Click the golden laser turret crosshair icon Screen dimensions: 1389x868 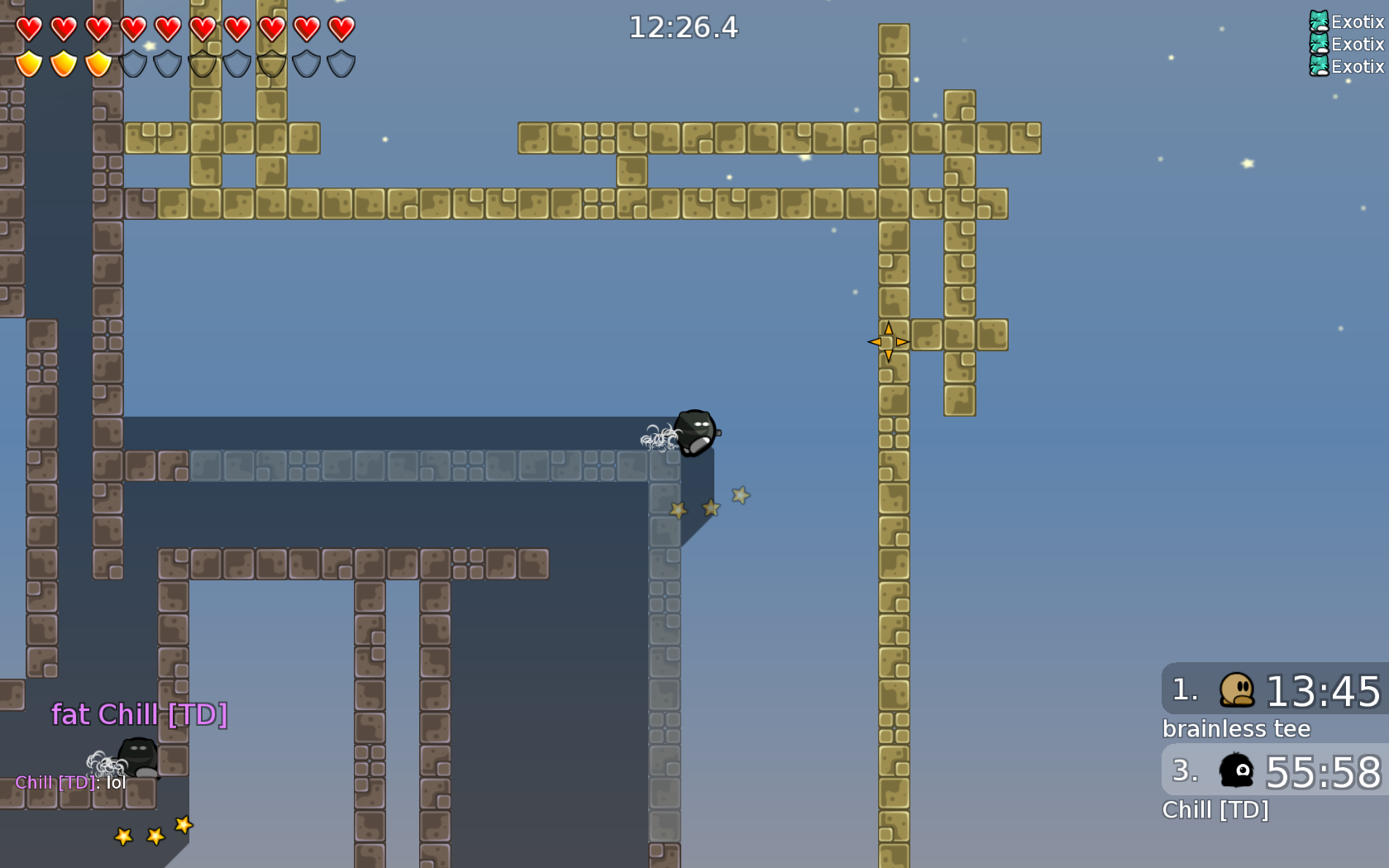[887, 341]
